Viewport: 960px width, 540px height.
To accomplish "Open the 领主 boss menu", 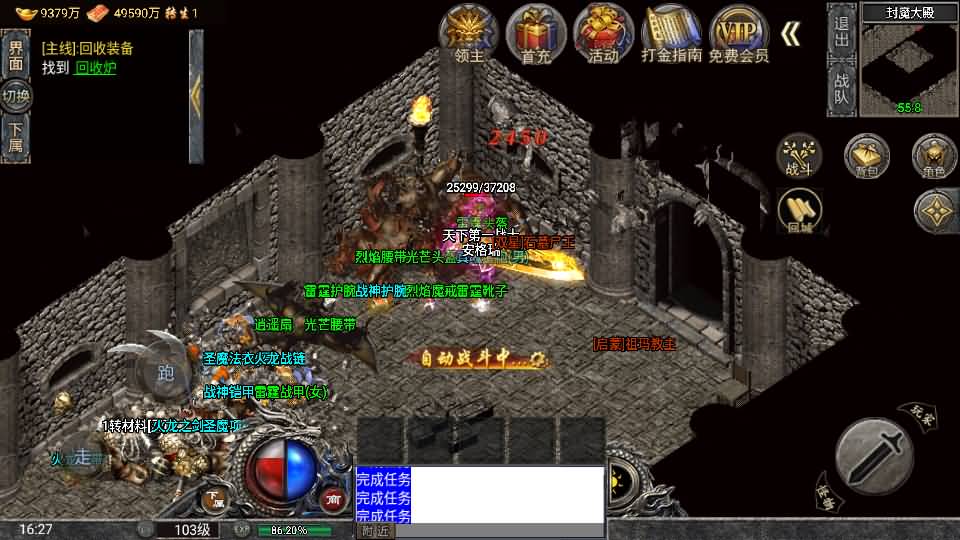I will pyautogui.click(x=469, y=34).
